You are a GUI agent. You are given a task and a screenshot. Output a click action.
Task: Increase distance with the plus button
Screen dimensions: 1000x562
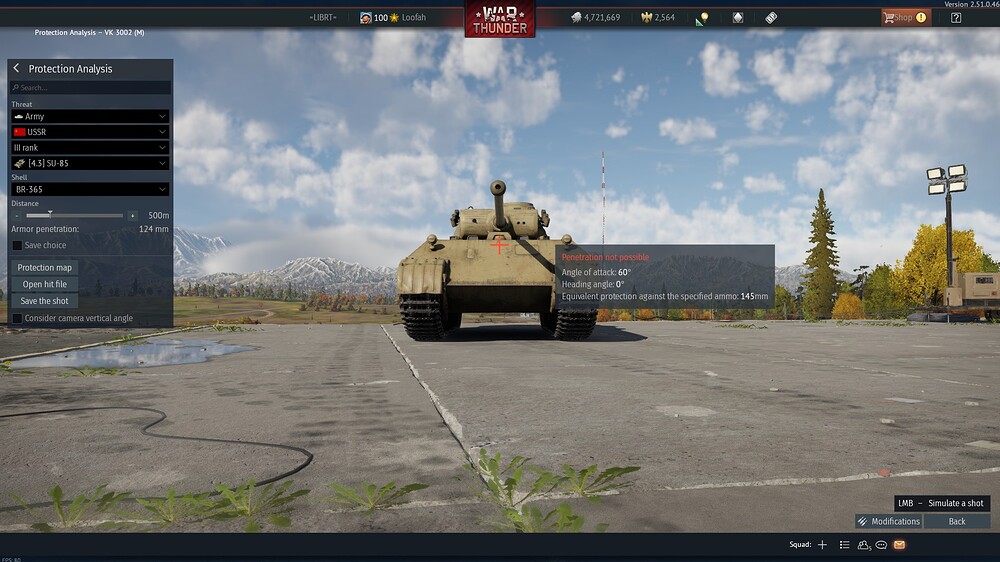[132, 215]
